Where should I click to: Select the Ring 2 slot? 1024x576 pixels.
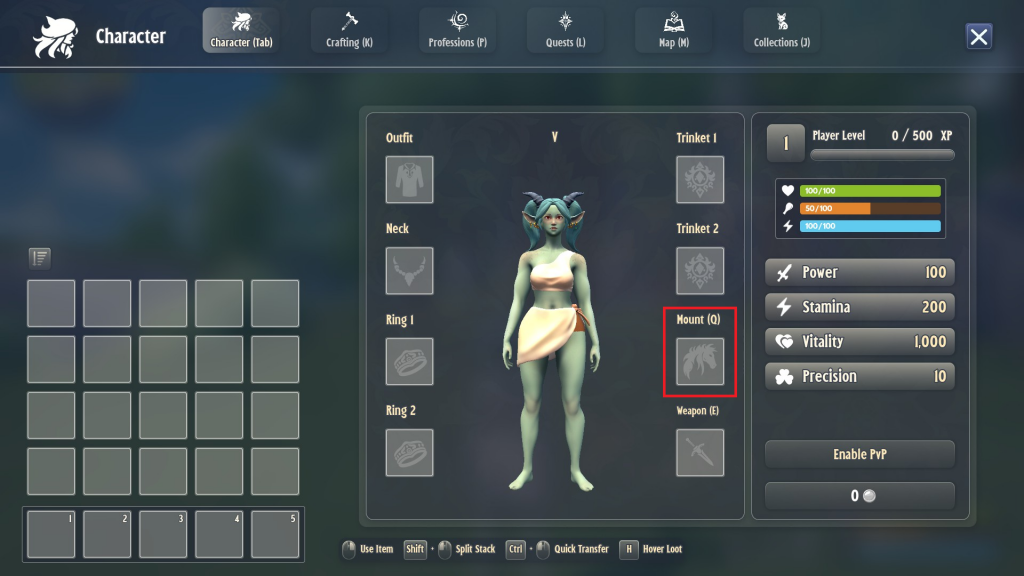pyautogui.click(x=409, y=453)
